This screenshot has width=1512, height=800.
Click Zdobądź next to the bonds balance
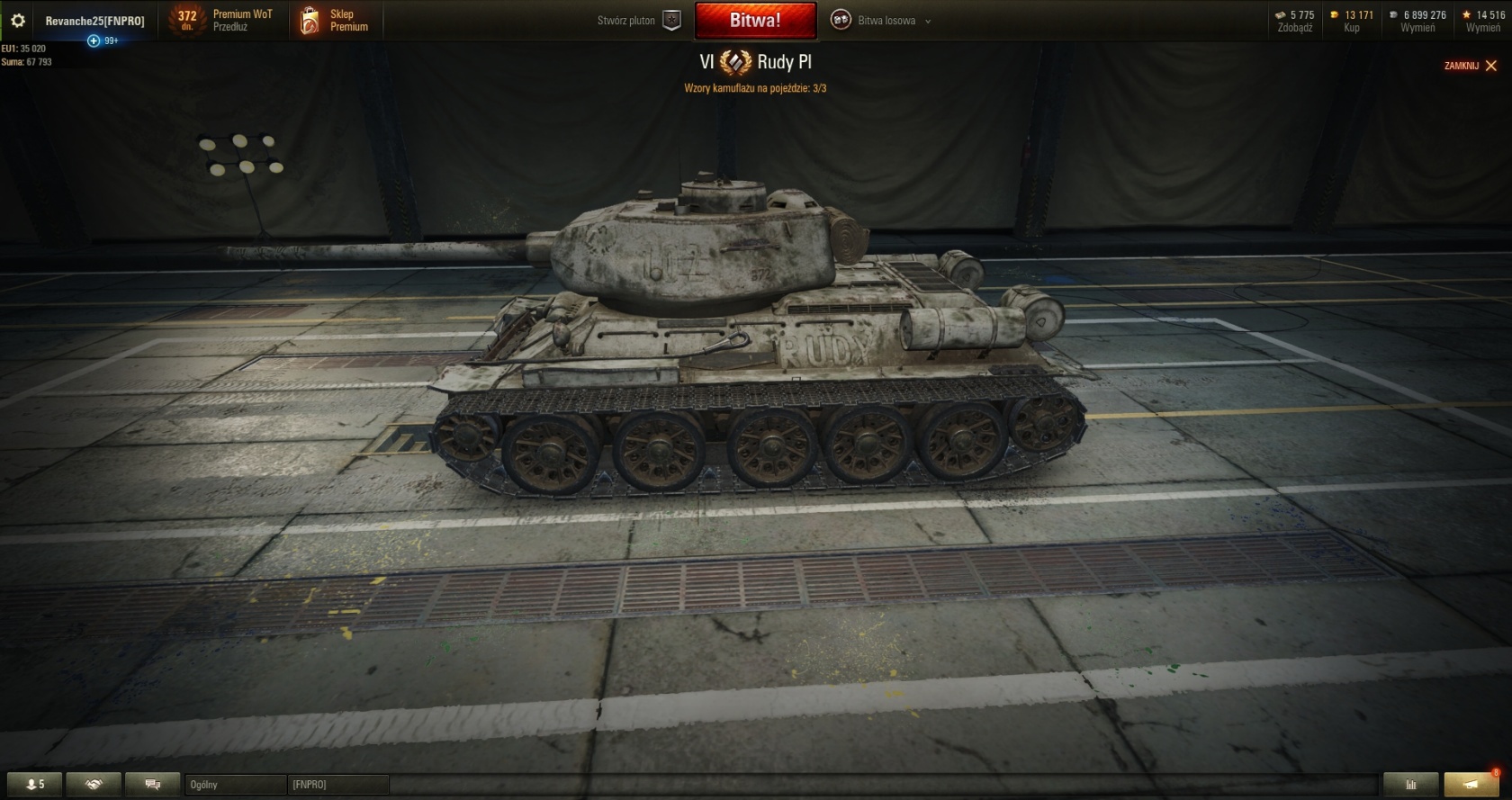(1295, 28)
